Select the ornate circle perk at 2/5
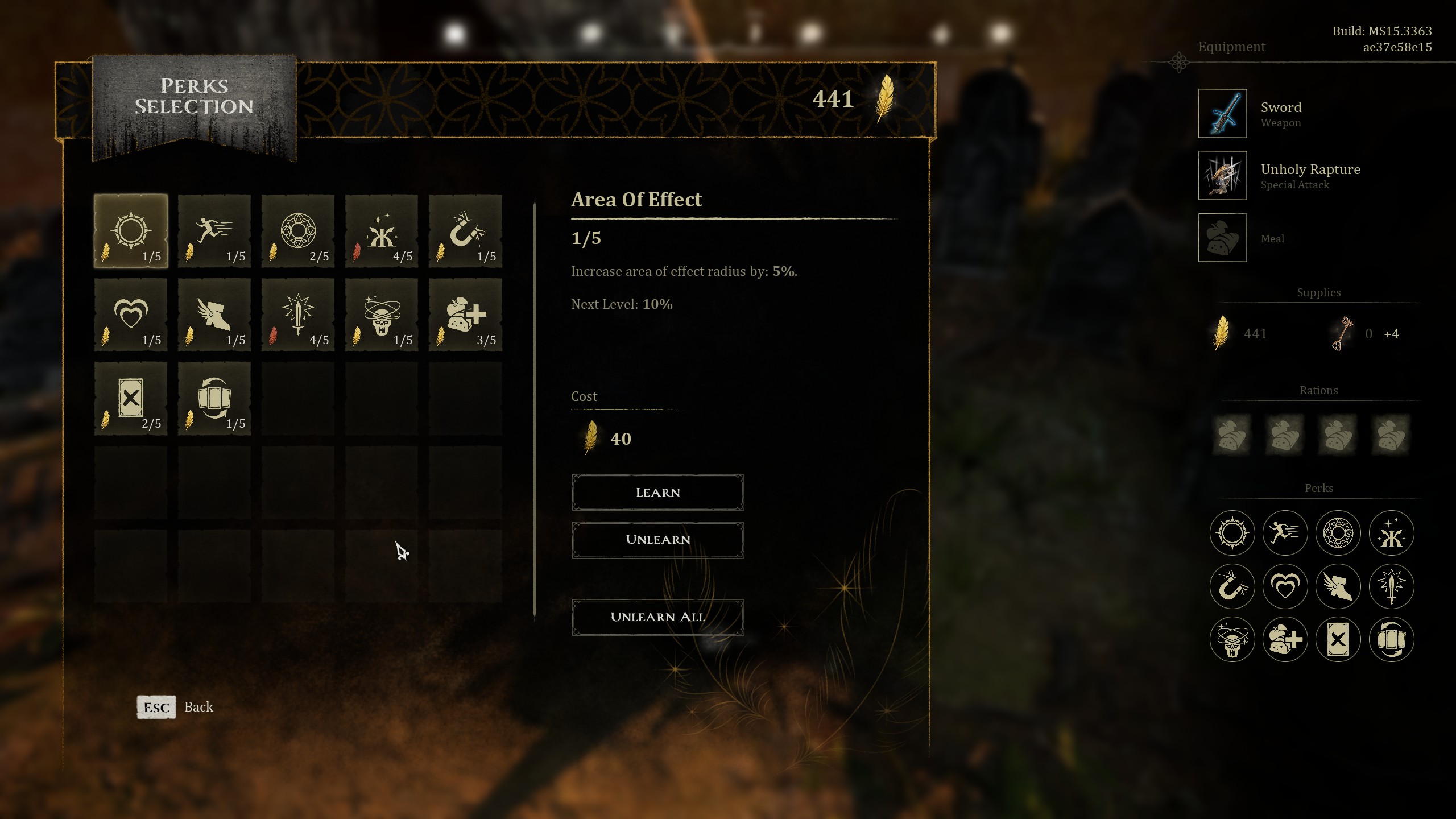 (298, 231)
